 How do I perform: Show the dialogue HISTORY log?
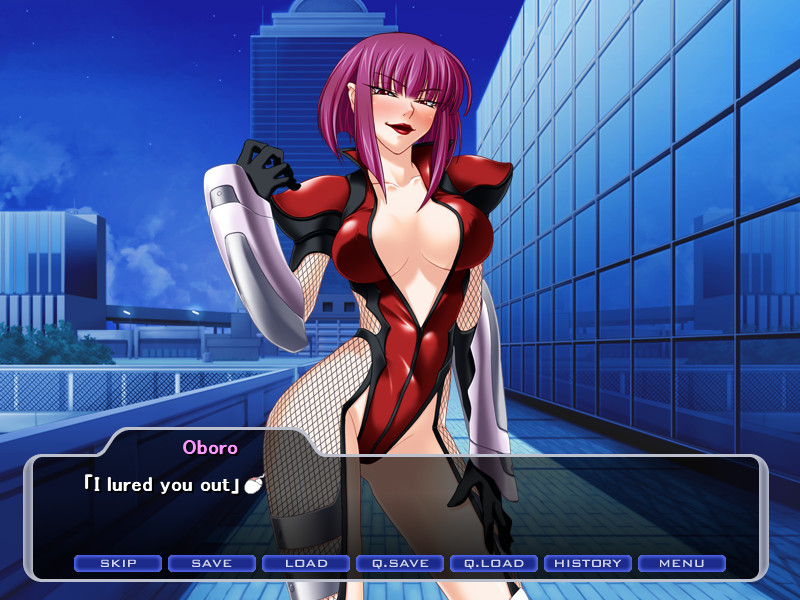click(588, 563)
